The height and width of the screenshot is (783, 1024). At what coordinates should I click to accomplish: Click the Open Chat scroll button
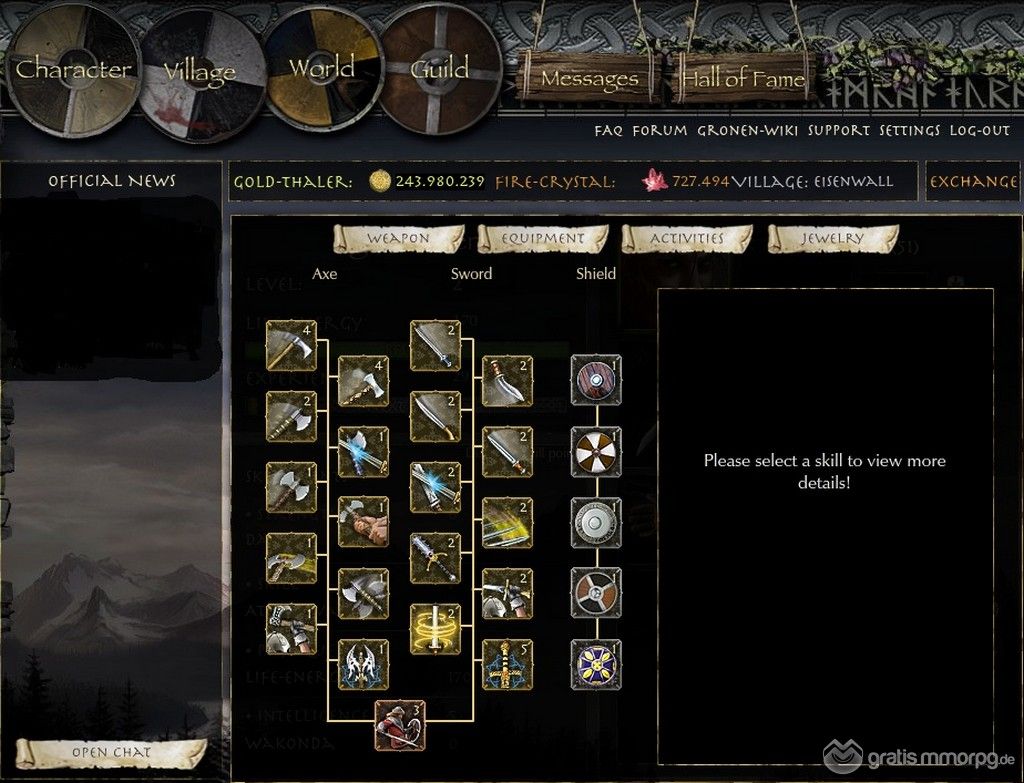pos(111,752)
